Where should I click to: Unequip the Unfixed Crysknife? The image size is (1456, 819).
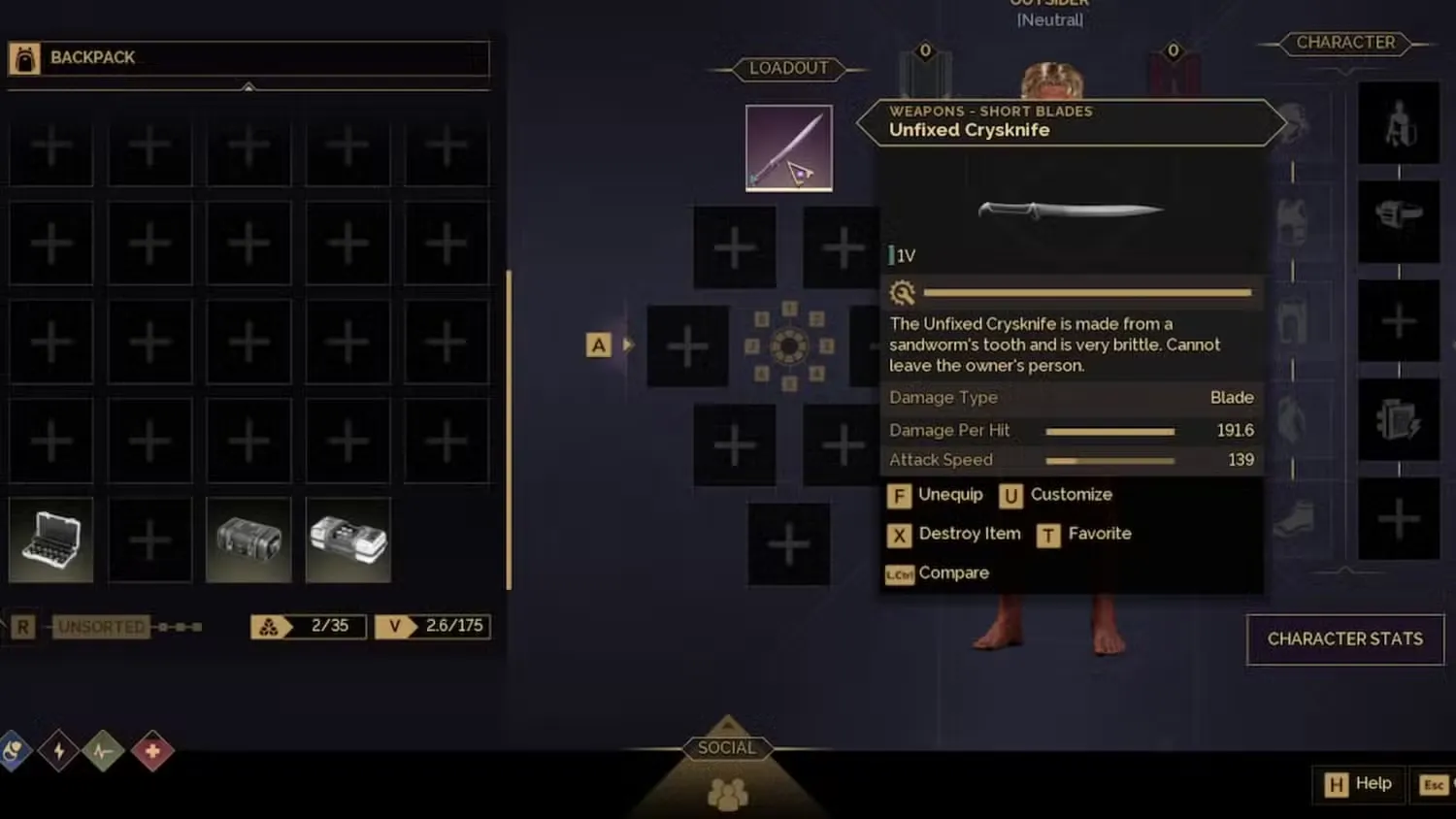(936, 495)
